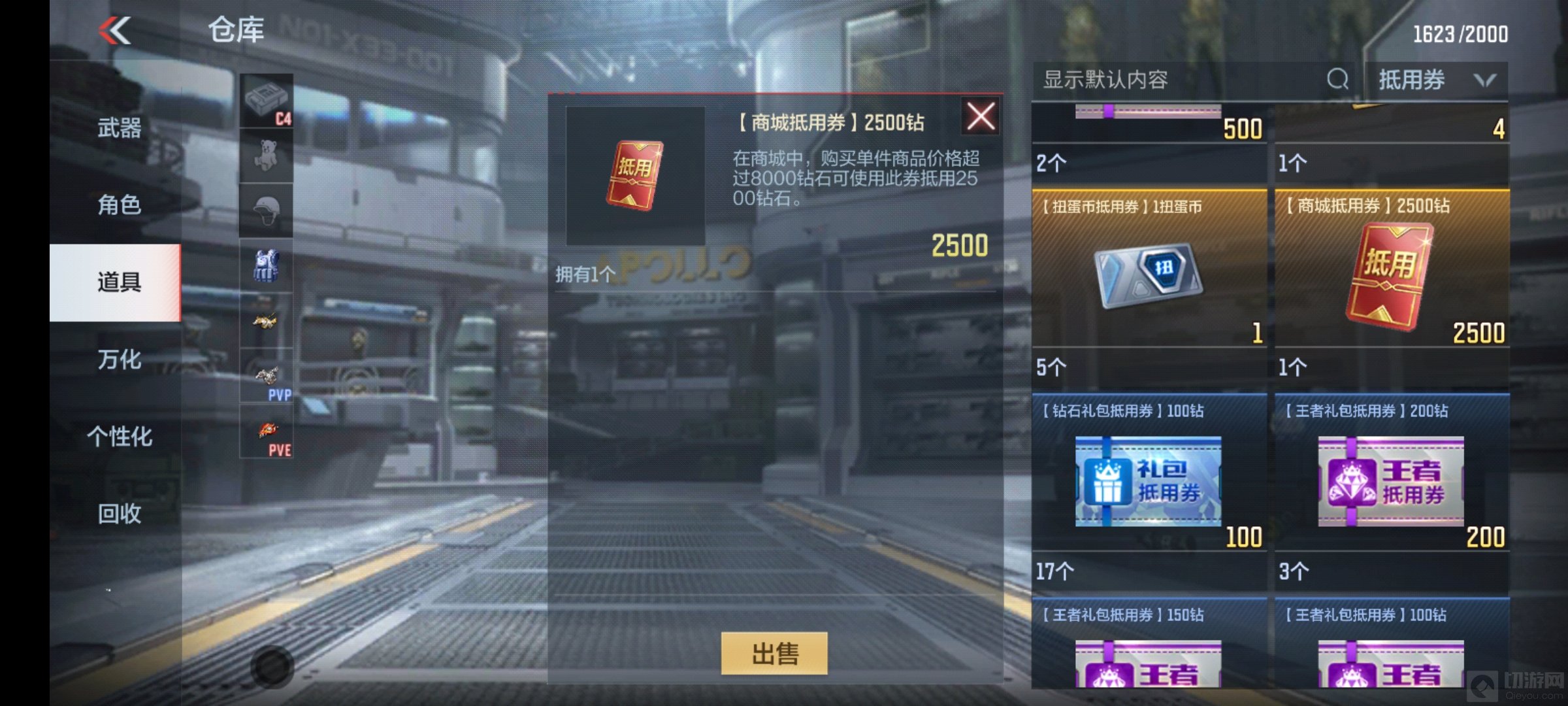Close the voucher detail panel

[x=980, y=117]
